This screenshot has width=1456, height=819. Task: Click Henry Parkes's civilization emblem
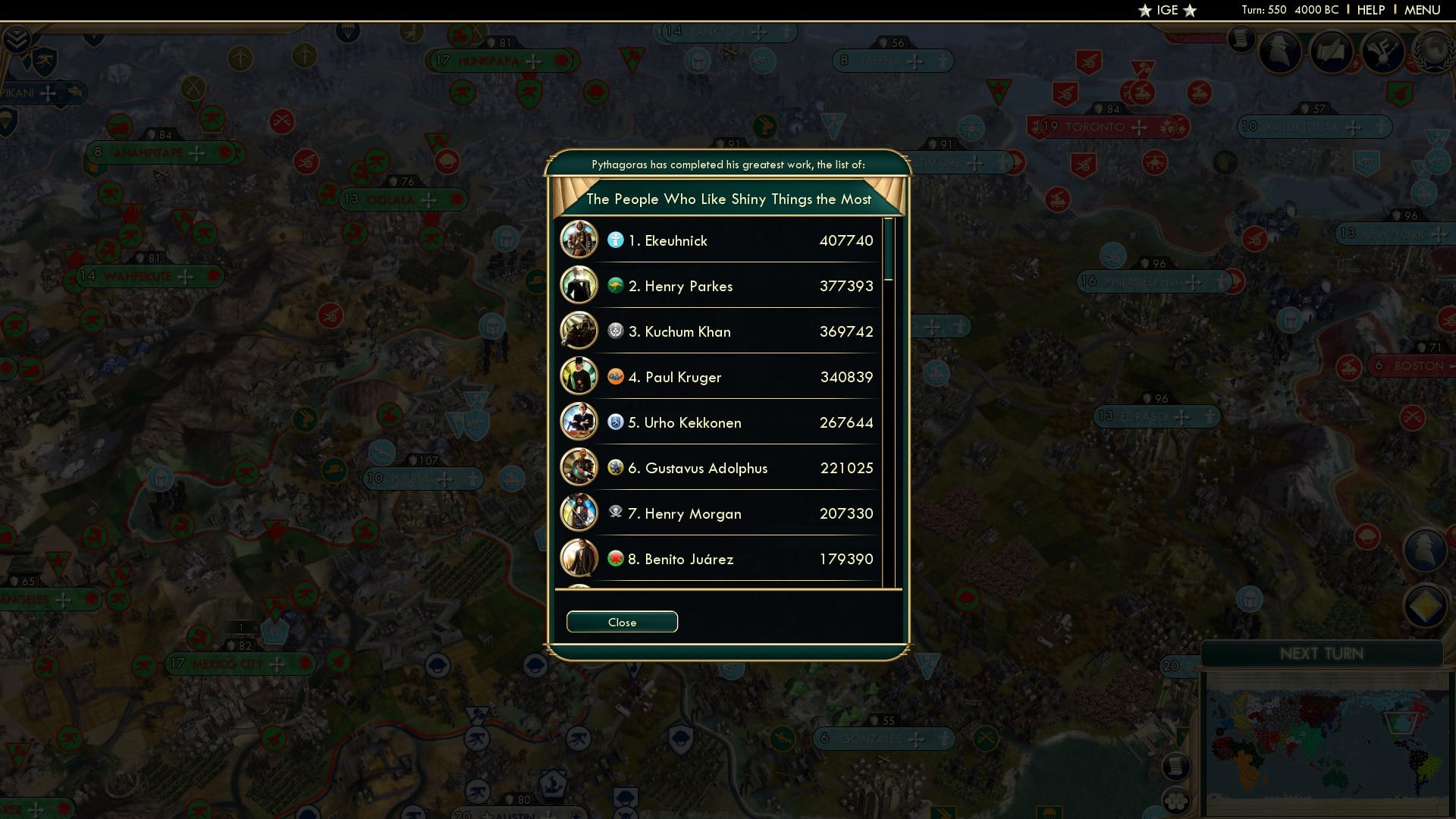point(617,286)
